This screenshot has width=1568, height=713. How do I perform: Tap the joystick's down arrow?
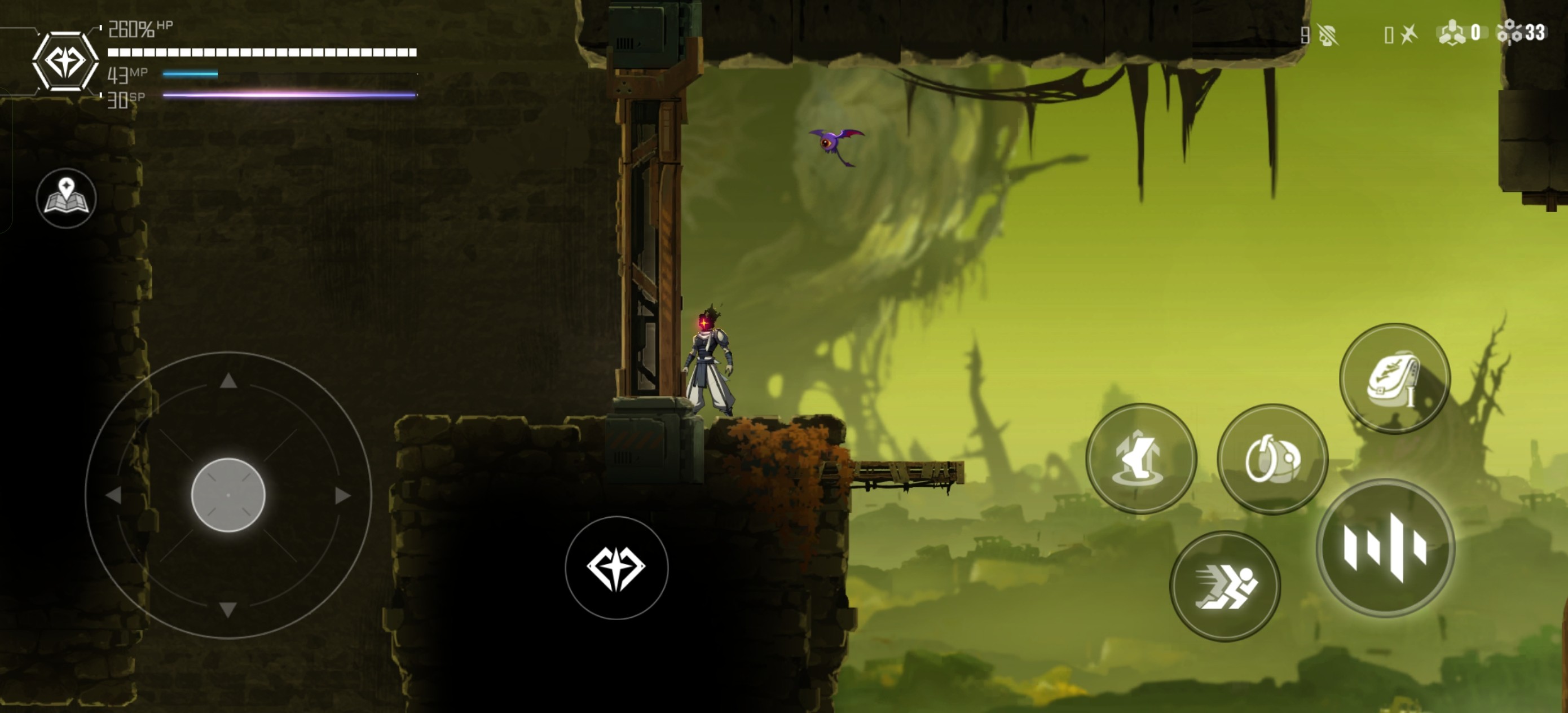228,609
